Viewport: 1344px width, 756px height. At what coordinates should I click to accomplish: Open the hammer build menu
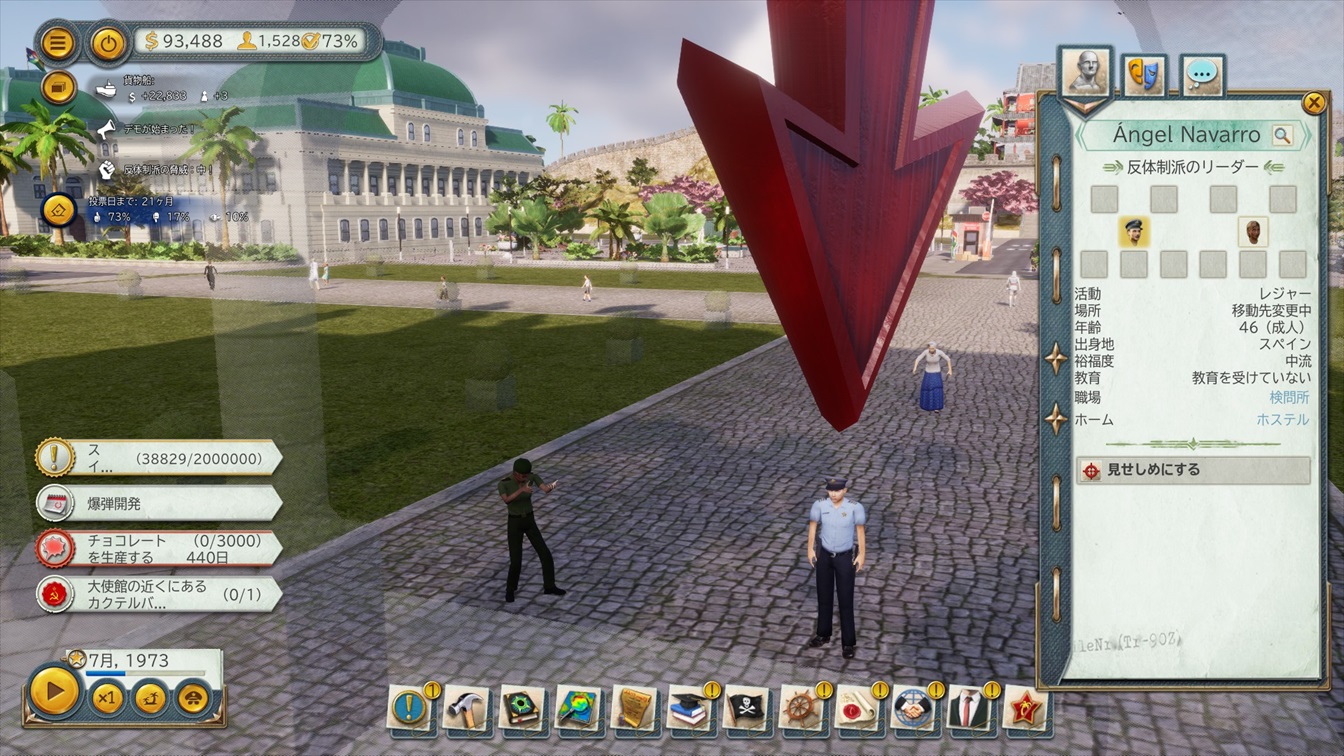tap(465, 707)
